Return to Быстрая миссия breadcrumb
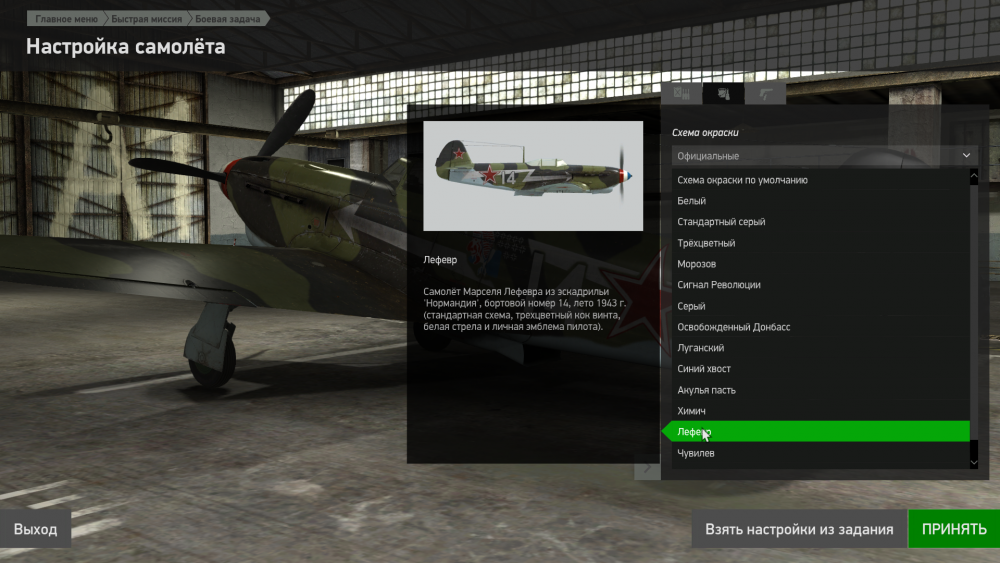Viewport: 1000px width, 563px height. tap(146, 19)
